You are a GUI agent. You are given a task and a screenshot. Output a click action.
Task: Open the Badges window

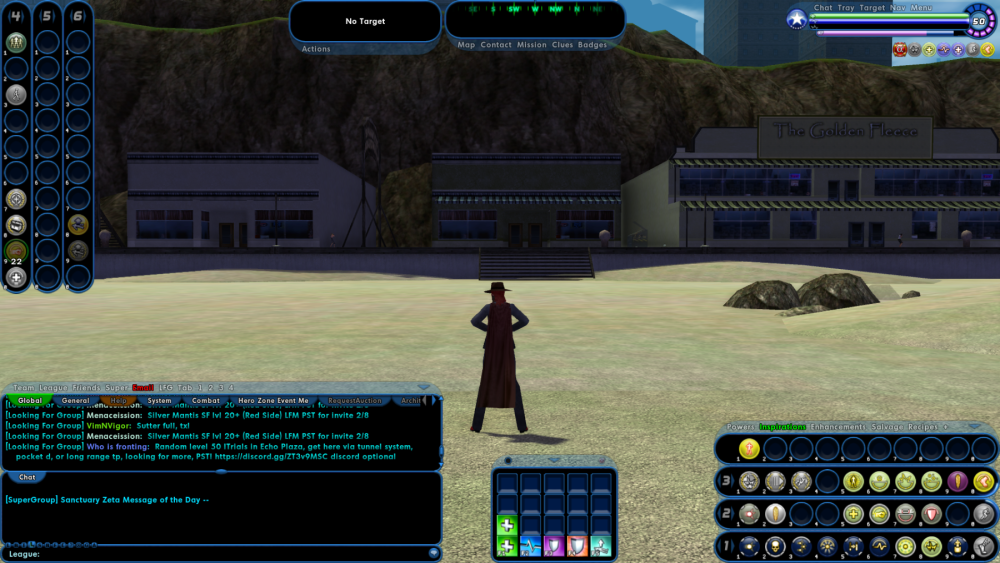592,45
